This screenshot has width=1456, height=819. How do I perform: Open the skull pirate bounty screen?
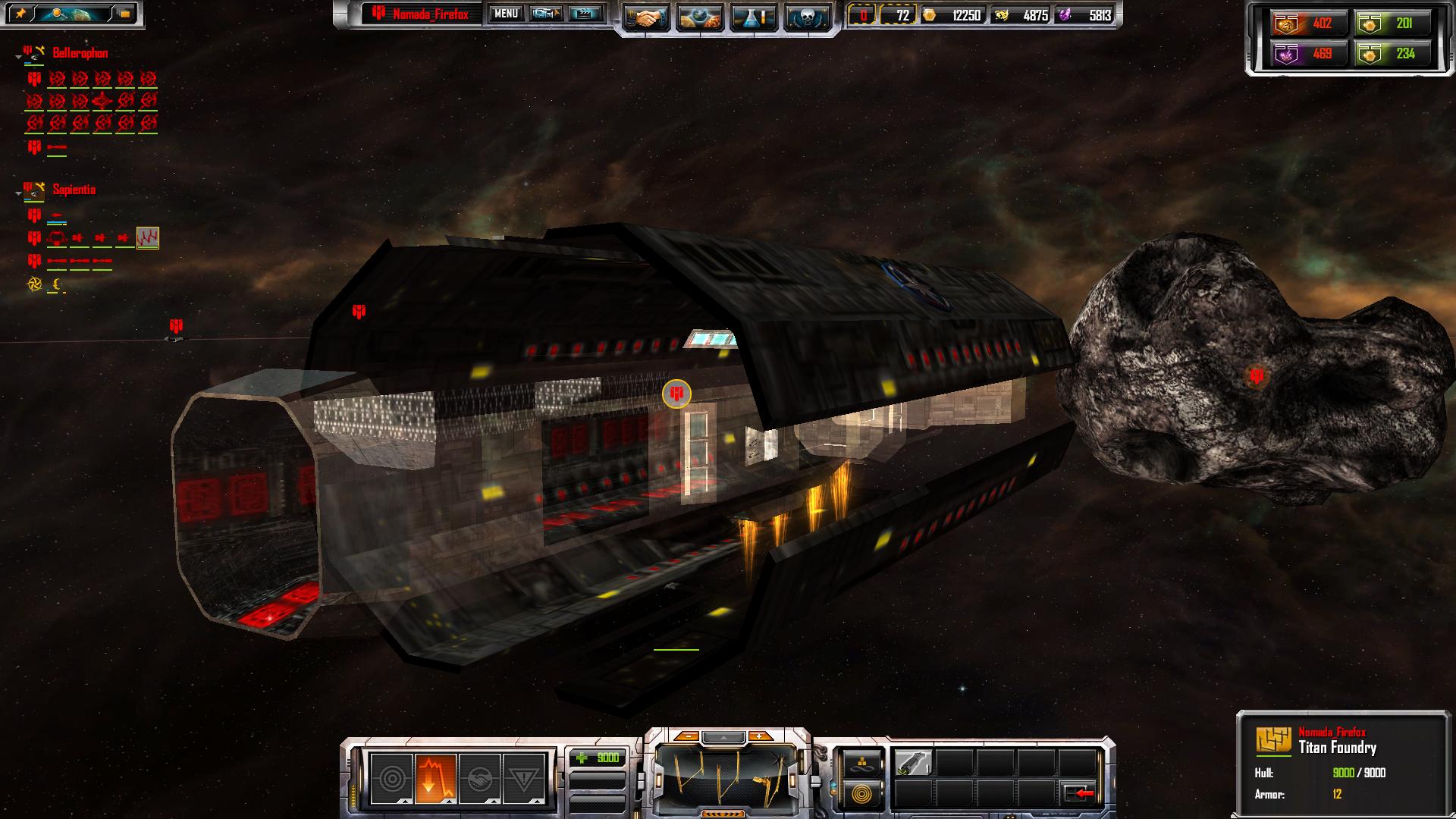[x=806, y=17]
